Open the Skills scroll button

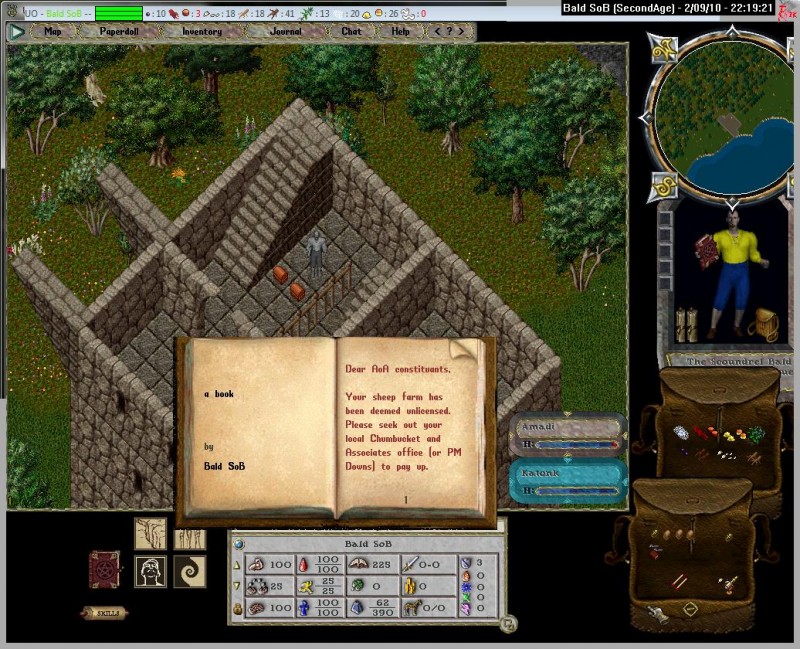point(104,612)
